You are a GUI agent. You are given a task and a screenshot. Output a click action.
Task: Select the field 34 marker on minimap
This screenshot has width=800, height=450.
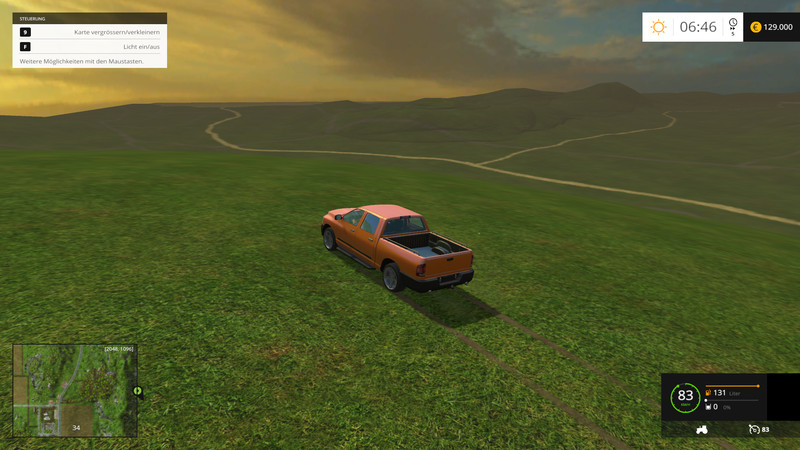point(76,428)
